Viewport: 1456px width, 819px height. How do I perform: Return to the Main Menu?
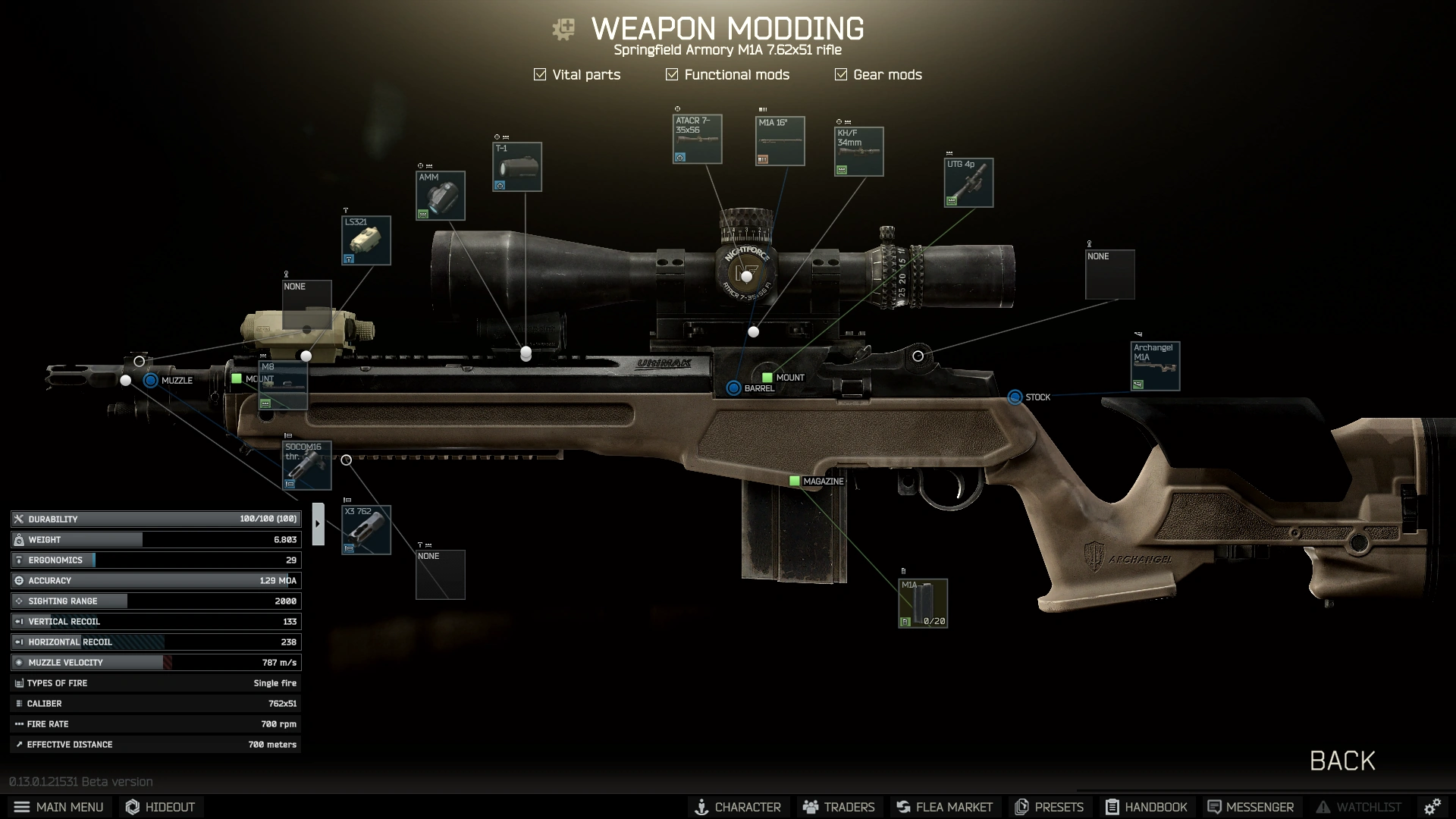[x=59, y=807]
